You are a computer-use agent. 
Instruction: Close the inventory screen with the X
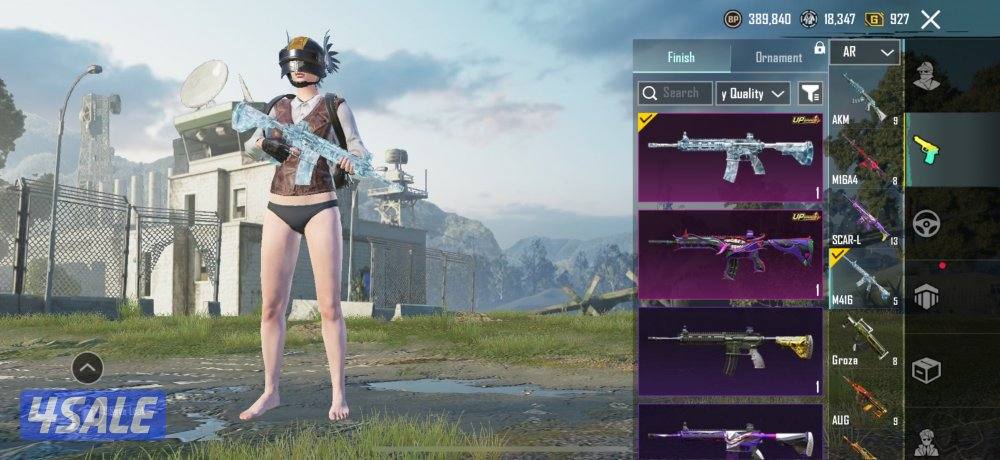[x=930, y=19]
